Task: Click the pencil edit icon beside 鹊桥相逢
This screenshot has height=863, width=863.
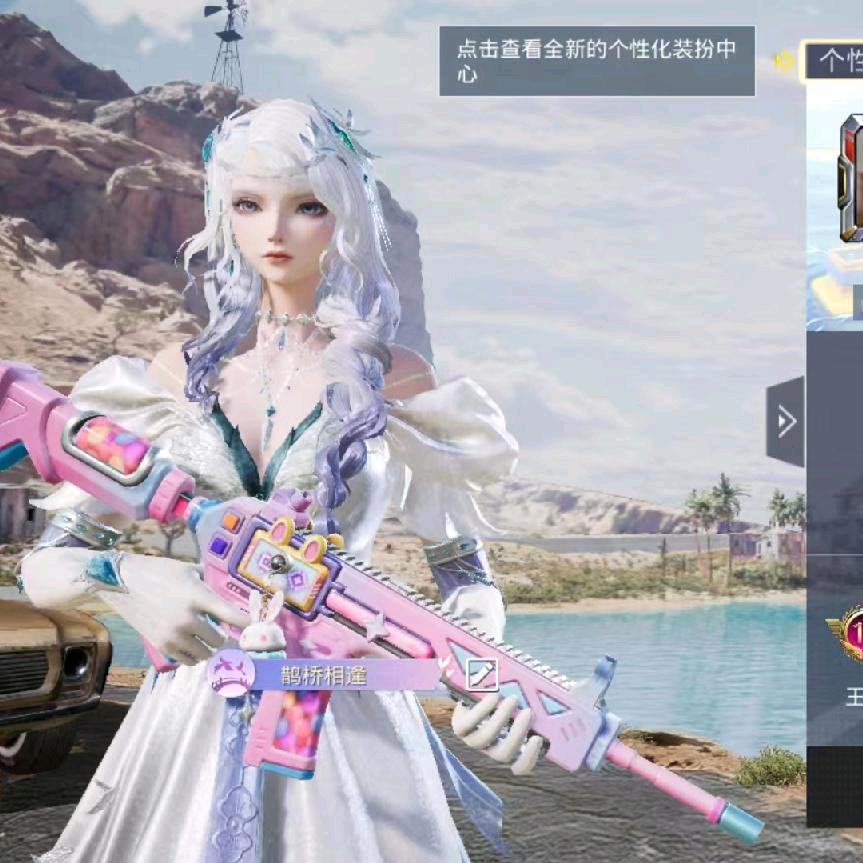Action: (x=483, y=675)
